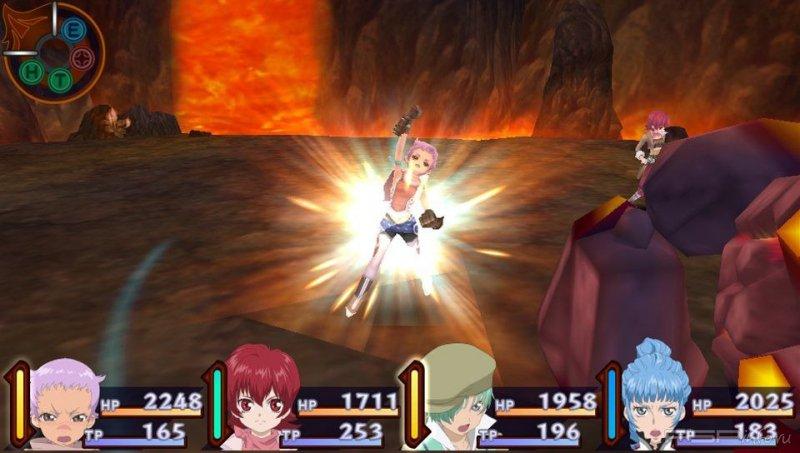Select the blue-haired character portrait
800x453 pixels.
tap(652, 398)
